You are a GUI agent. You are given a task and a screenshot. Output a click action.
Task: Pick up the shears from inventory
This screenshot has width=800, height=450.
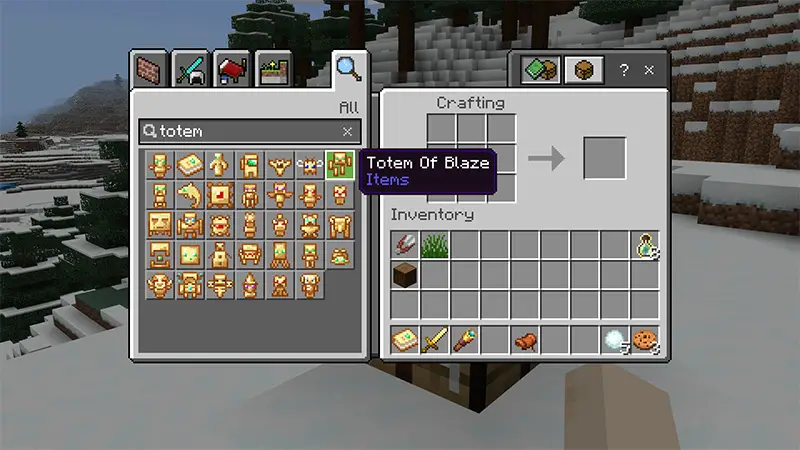pyautogui.click(x=405, y=245)
